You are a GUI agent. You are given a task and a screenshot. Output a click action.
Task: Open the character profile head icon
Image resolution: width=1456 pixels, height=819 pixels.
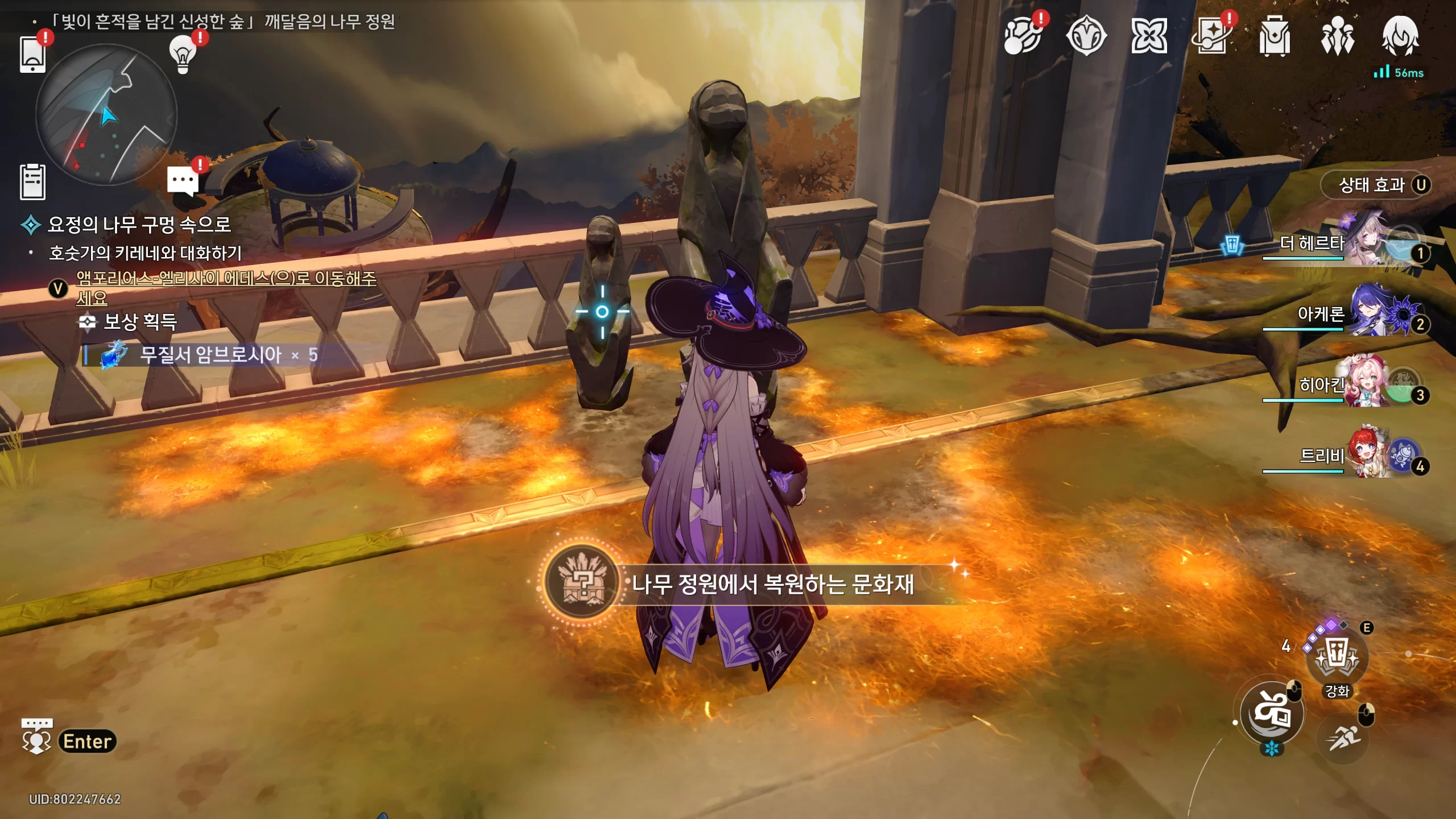click(1400, 36)
